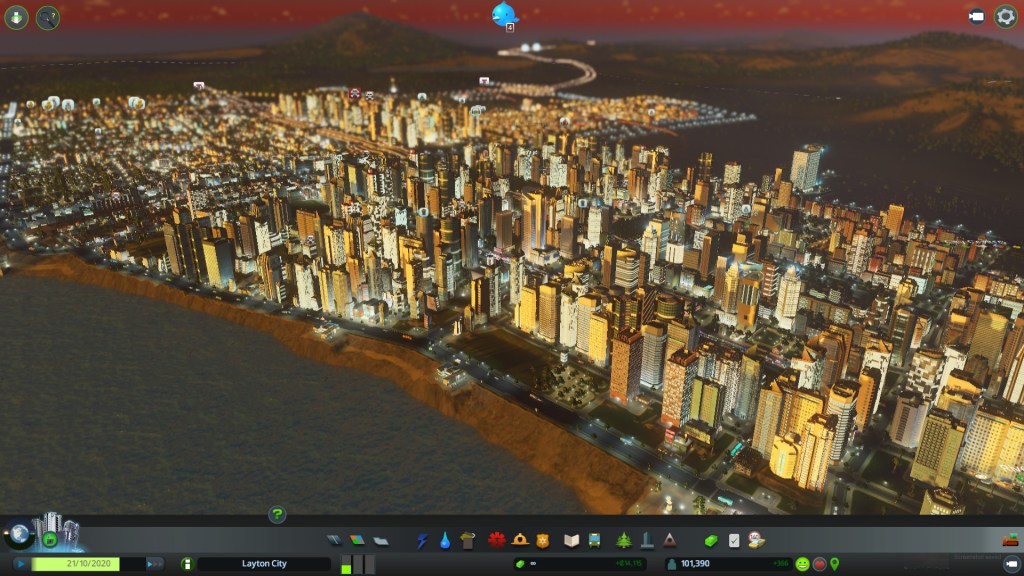The width and height of the screenshot is (1024, 576).
Task: Click the bulldozer tool
Action: [1010, 541]
